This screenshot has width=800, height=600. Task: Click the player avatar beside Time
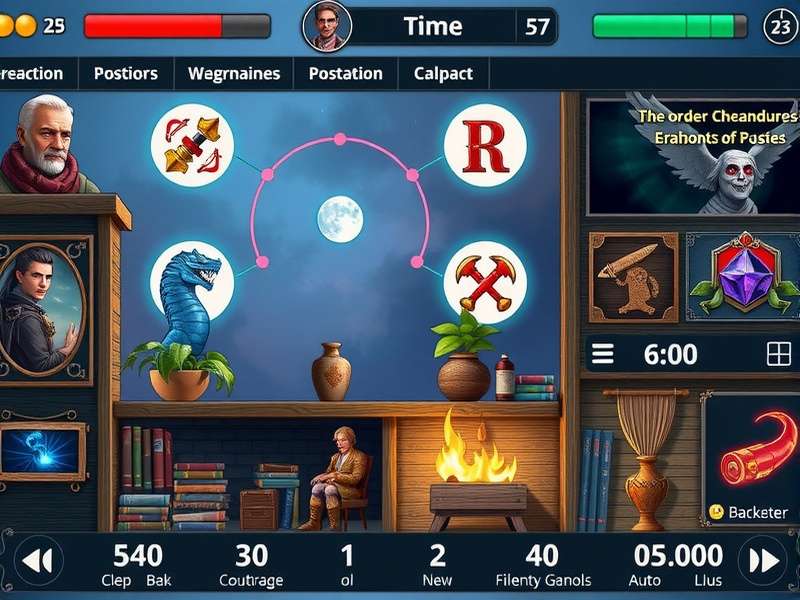pyautogui.click(x=326, y=26)
